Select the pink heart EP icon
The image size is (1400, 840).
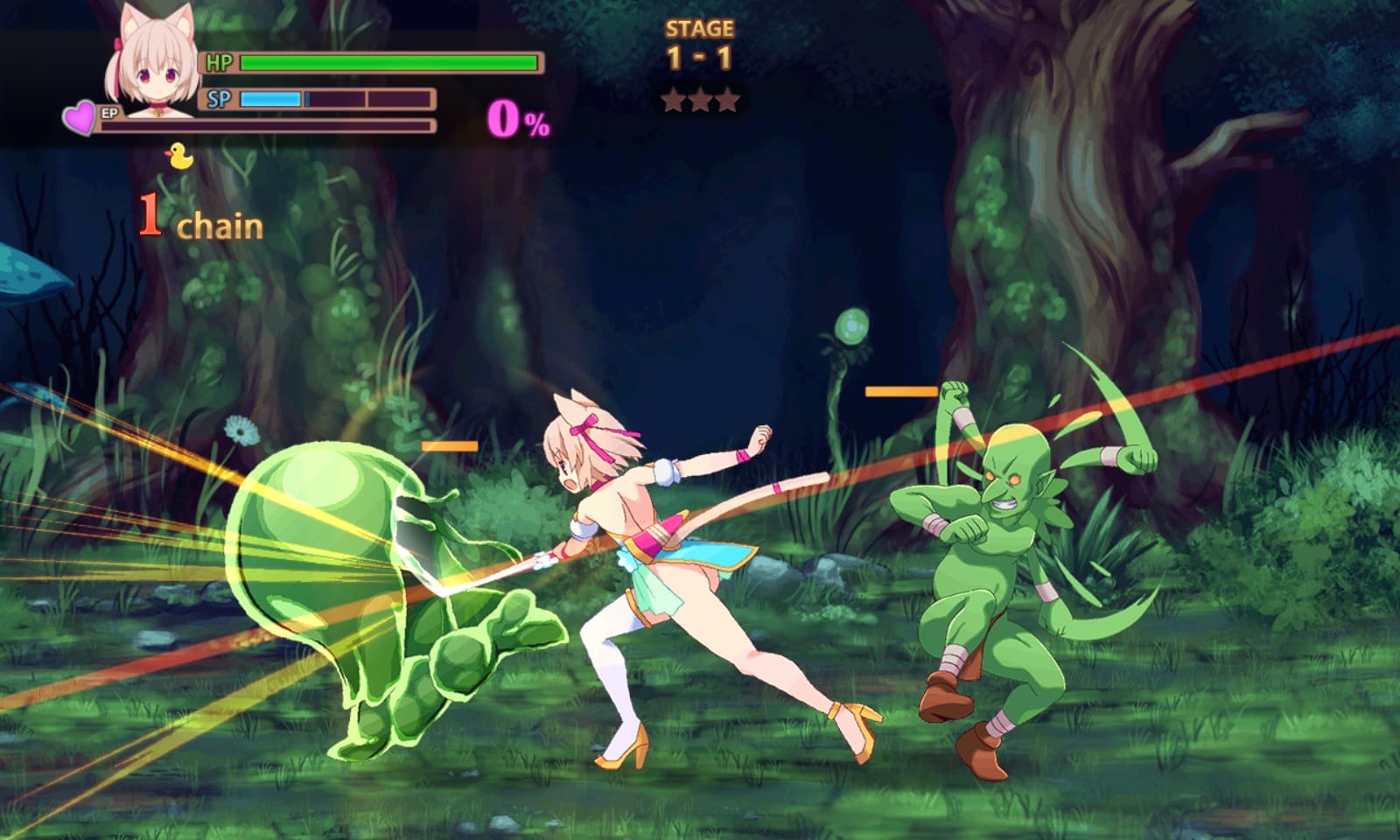pyautogui.click(x=80, y=117)
